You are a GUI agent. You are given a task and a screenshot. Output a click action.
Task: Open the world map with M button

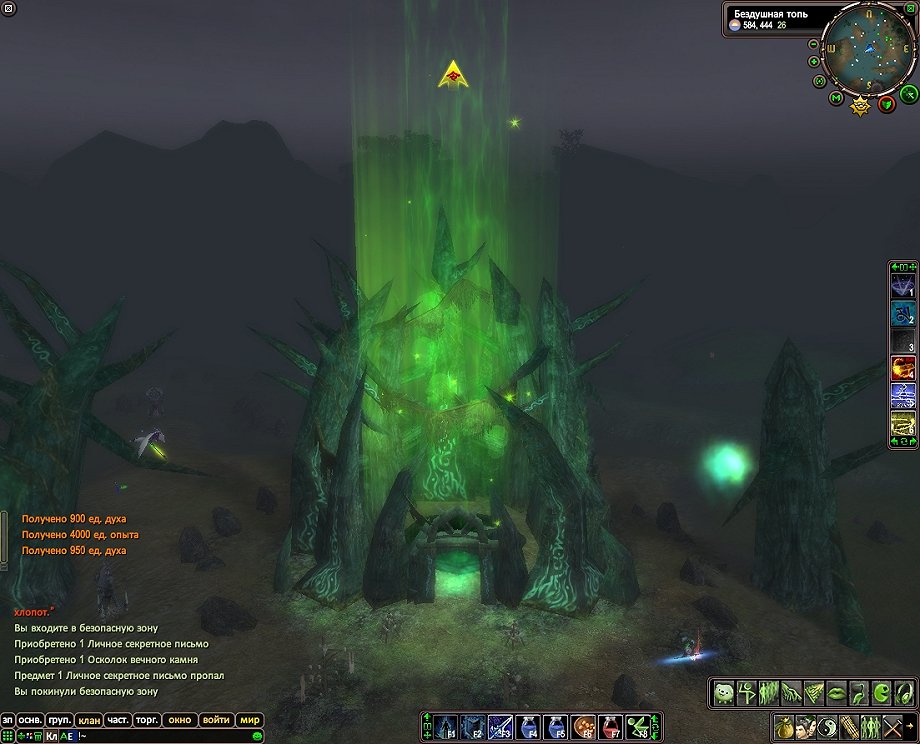point(836,98)
